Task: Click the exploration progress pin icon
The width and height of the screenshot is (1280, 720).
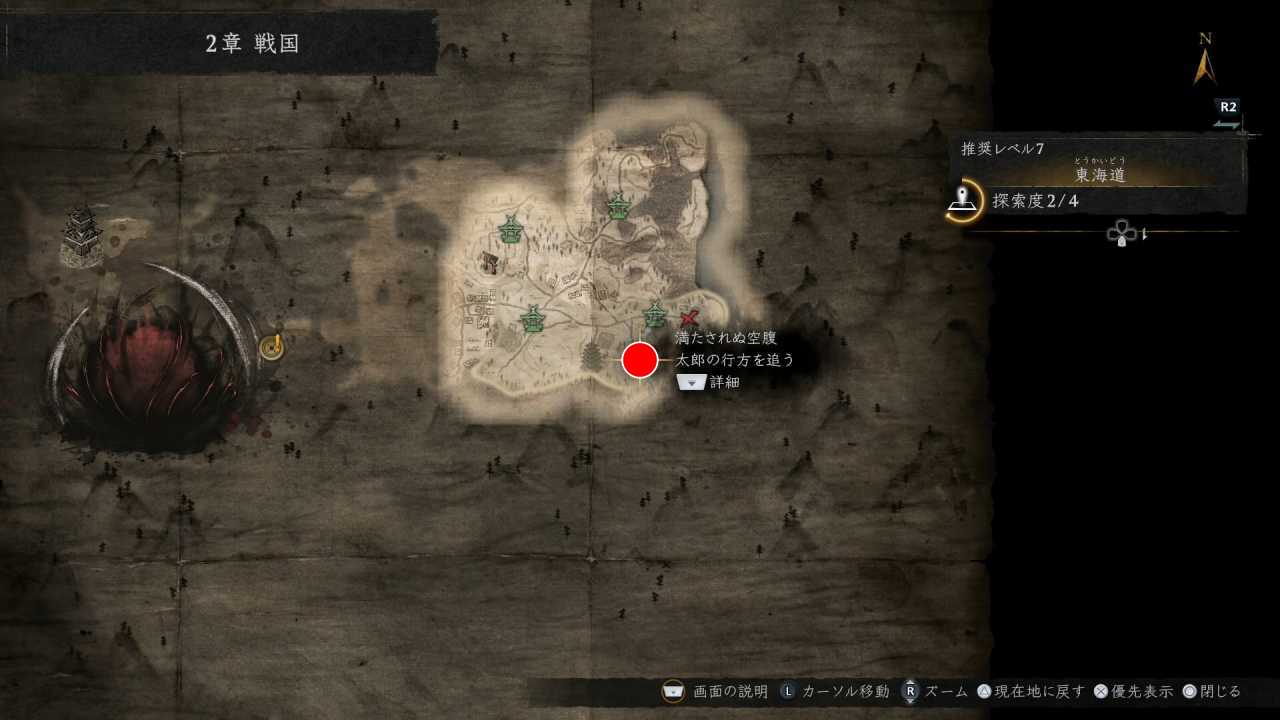Action: coord(963,200)
